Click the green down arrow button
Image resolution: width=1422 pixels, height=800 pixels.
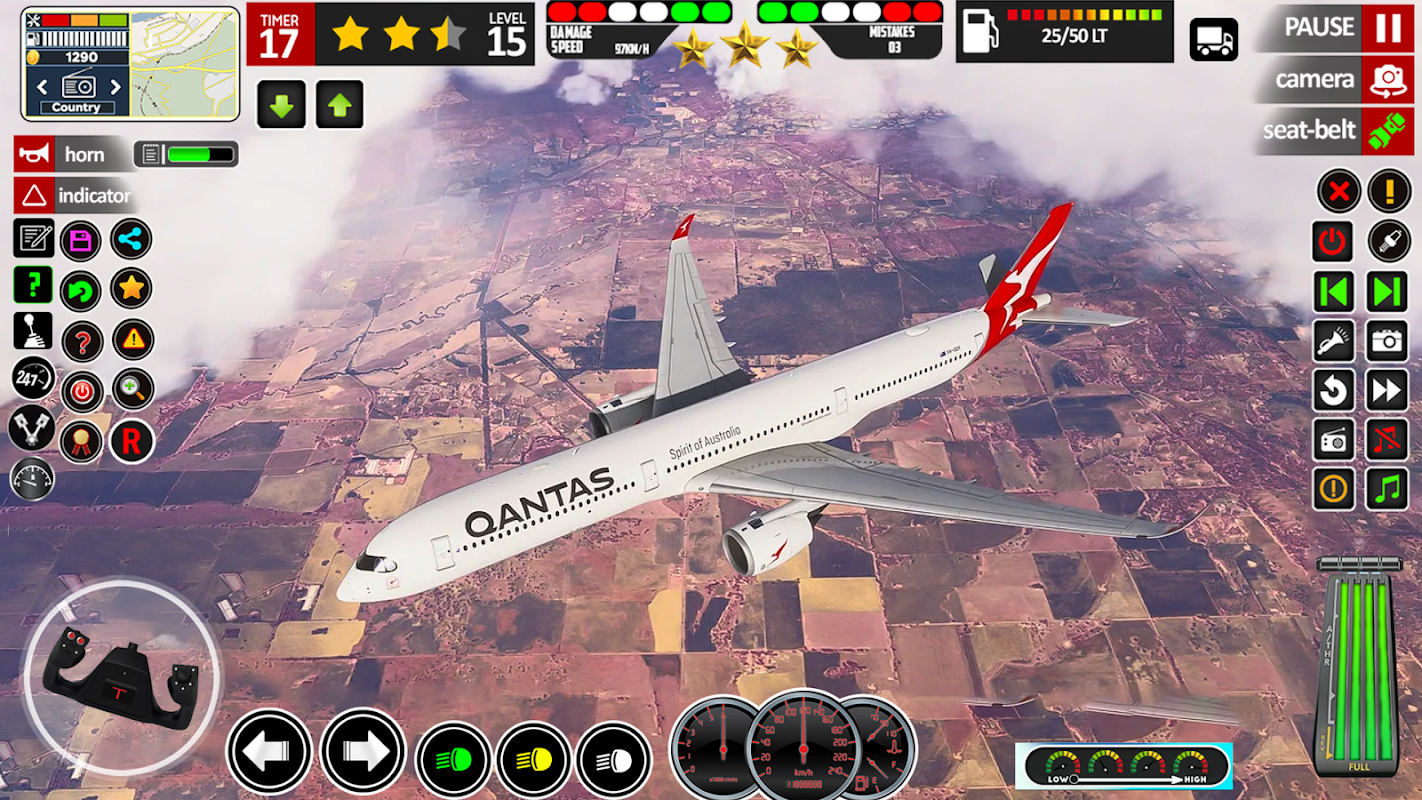click(281, 105)
